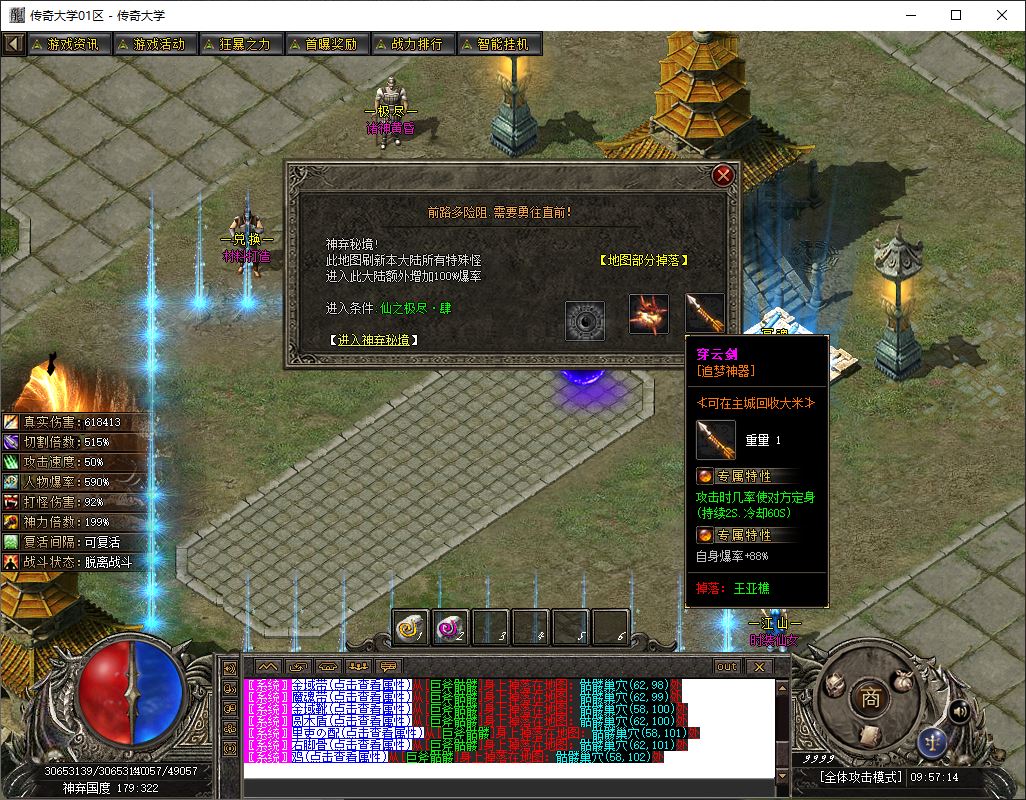Collapse the top menu bar with the arrow

click(x=13, y=44)
